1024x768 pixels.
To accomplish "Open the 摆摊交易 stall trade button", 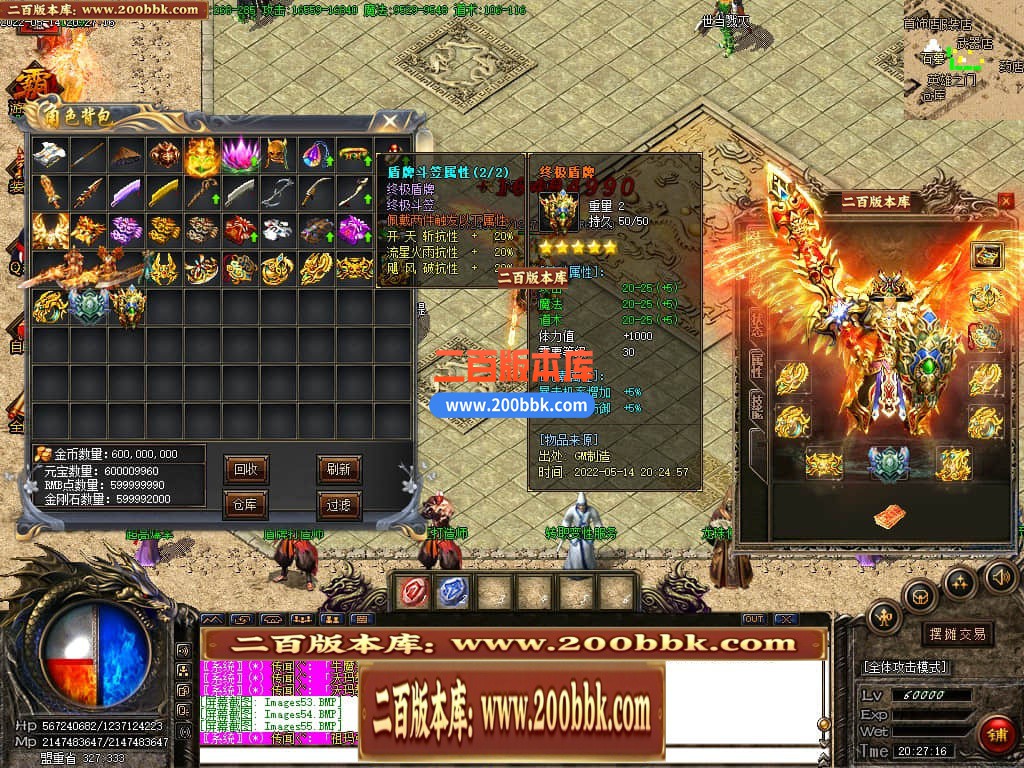I will [957, 634].
